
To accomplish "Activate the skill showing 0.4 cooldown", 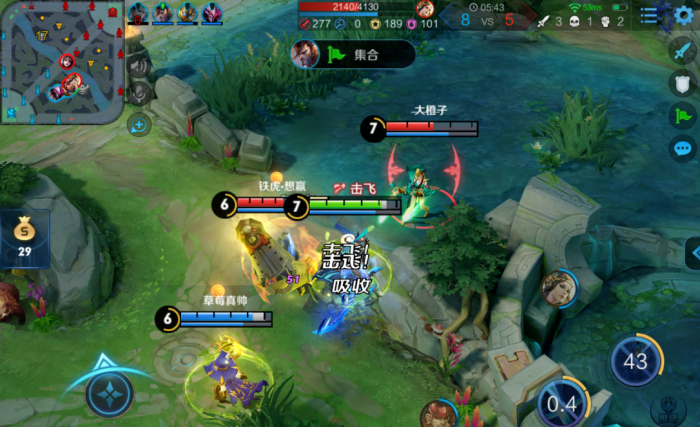I will pyautogui.click(x=562, y=405).
